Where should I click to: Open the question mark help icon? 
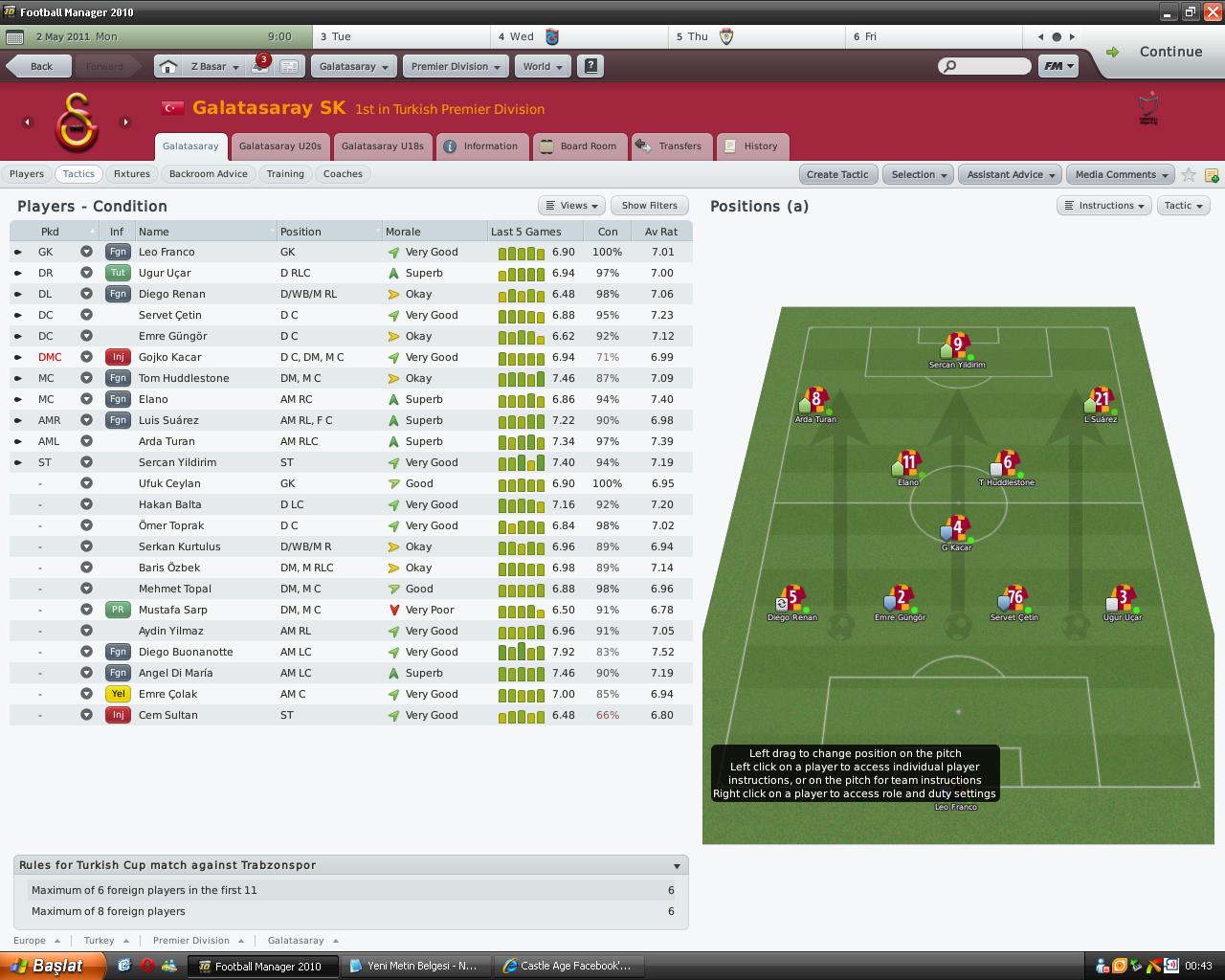point(590,66)
